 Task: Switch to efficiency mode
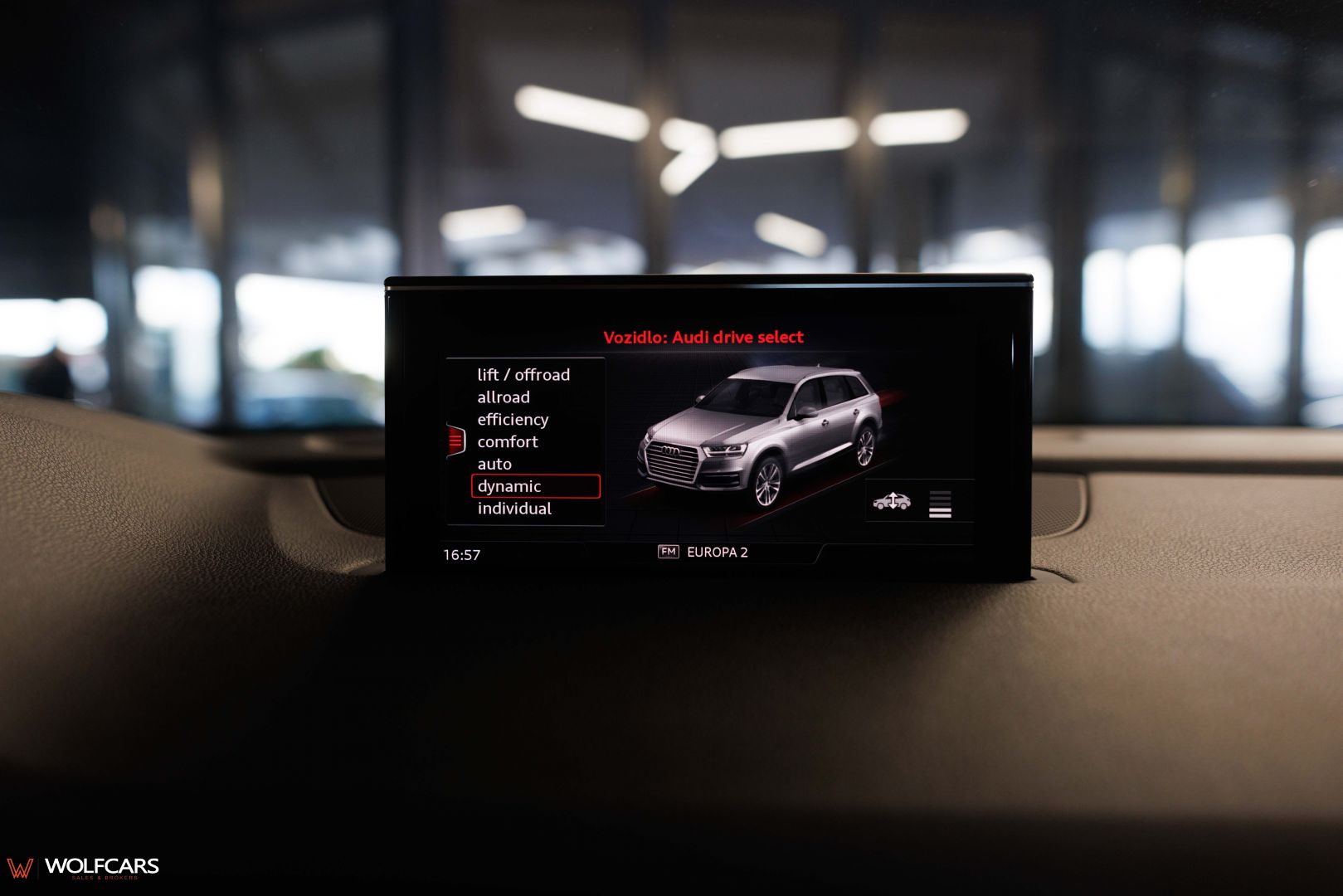[x=513, y=420]
